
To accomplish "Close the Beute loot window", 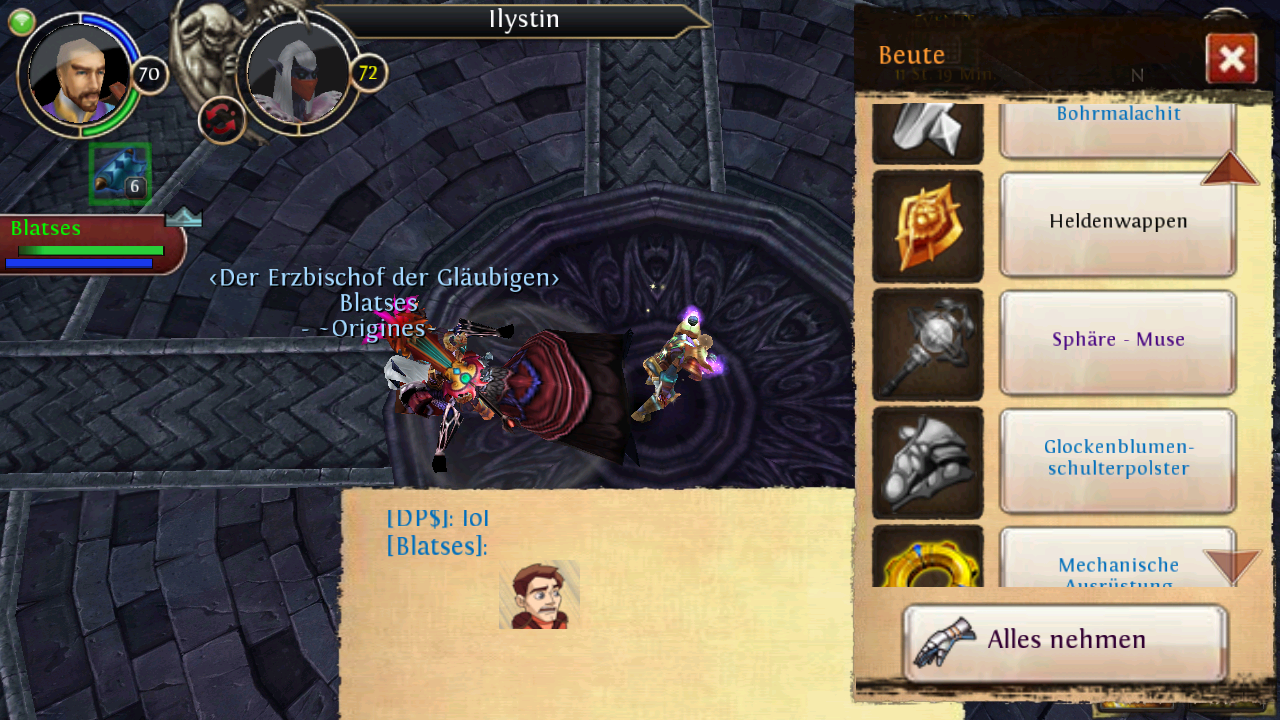I will click(1231, 59).
